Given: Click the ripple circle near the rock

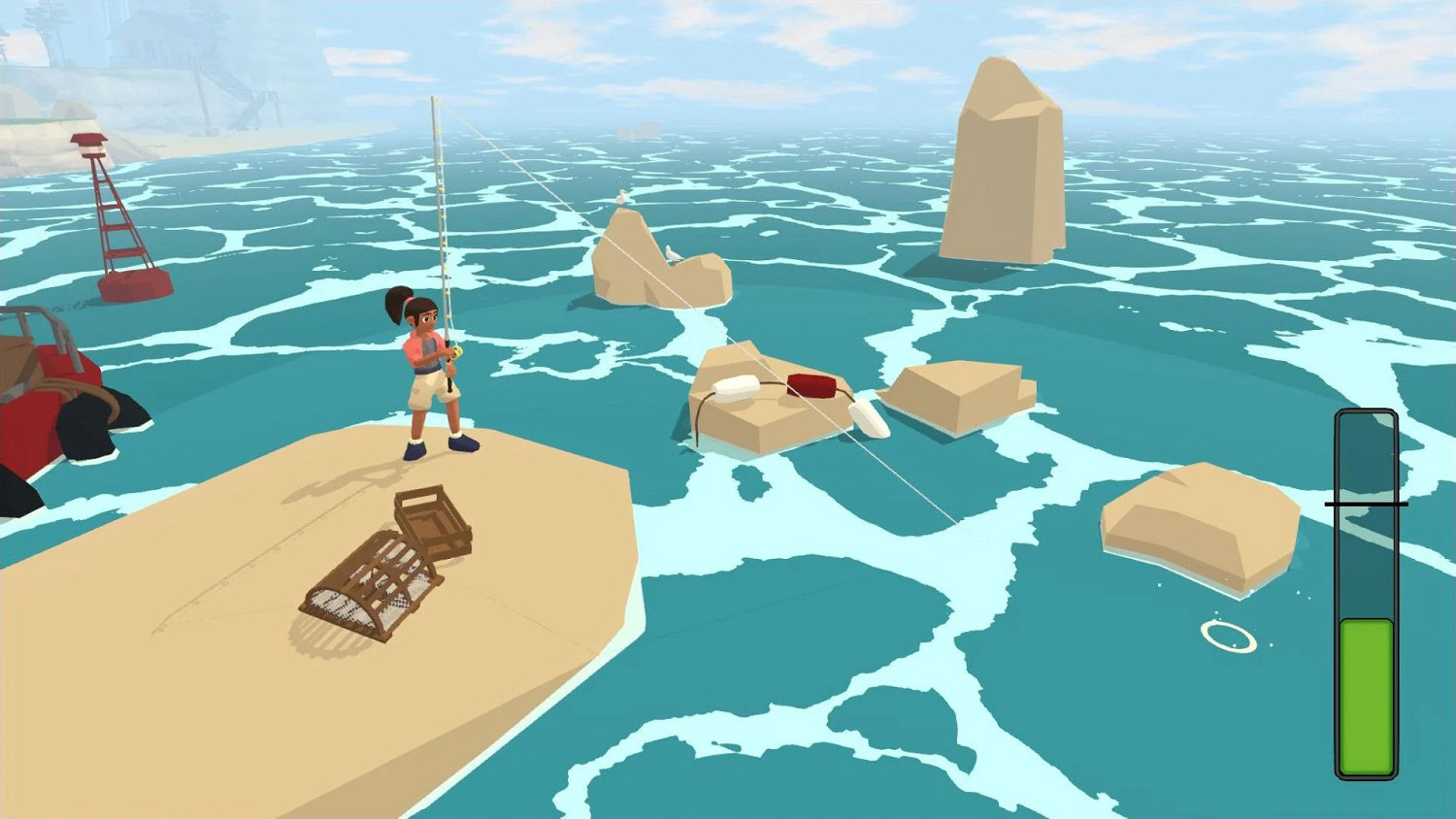Looking at the screenshot, I should click(x=1226, y=638).
